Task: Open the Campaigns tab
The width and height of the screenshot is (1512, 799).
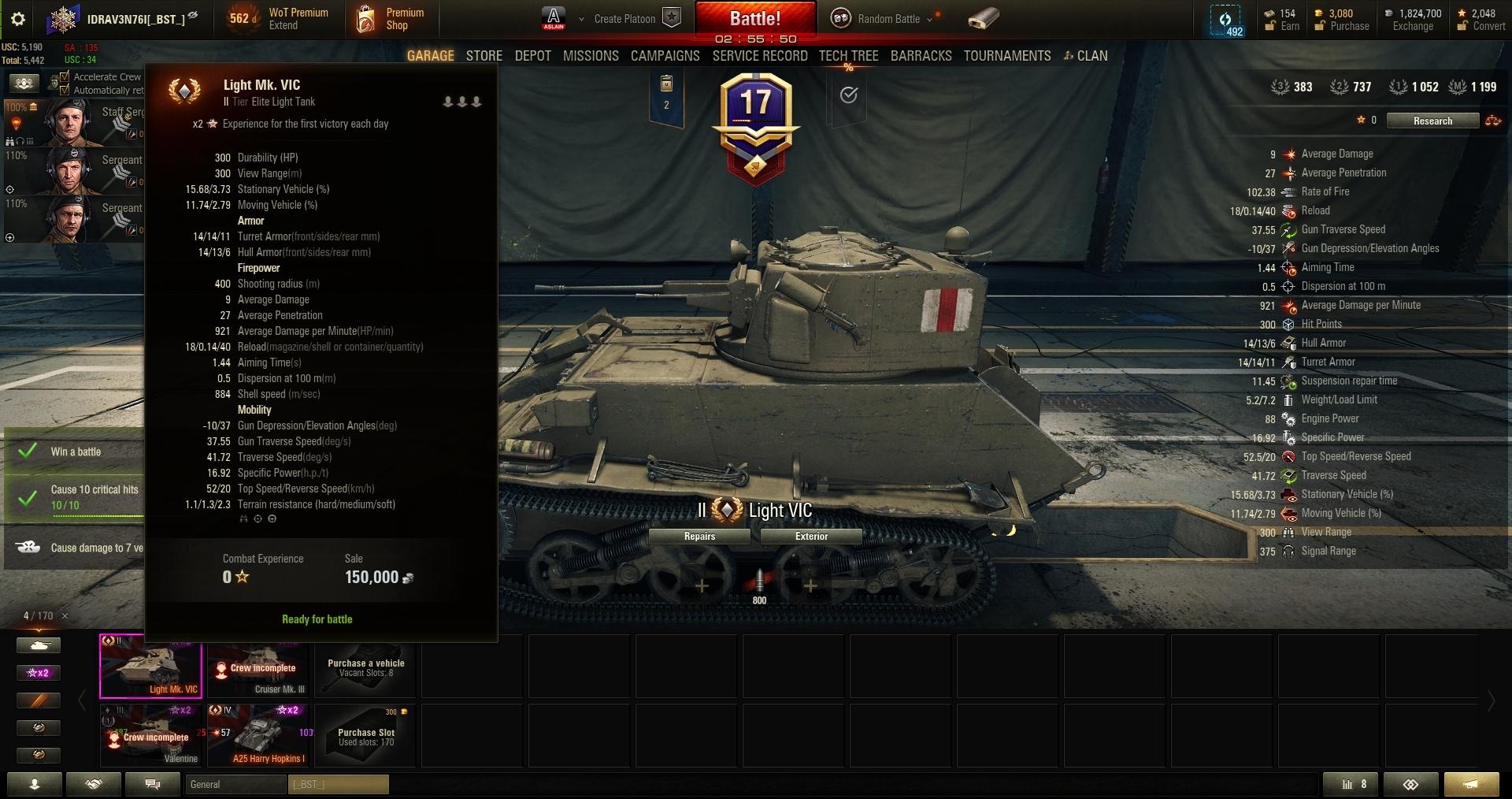Action: click(665, 56)
